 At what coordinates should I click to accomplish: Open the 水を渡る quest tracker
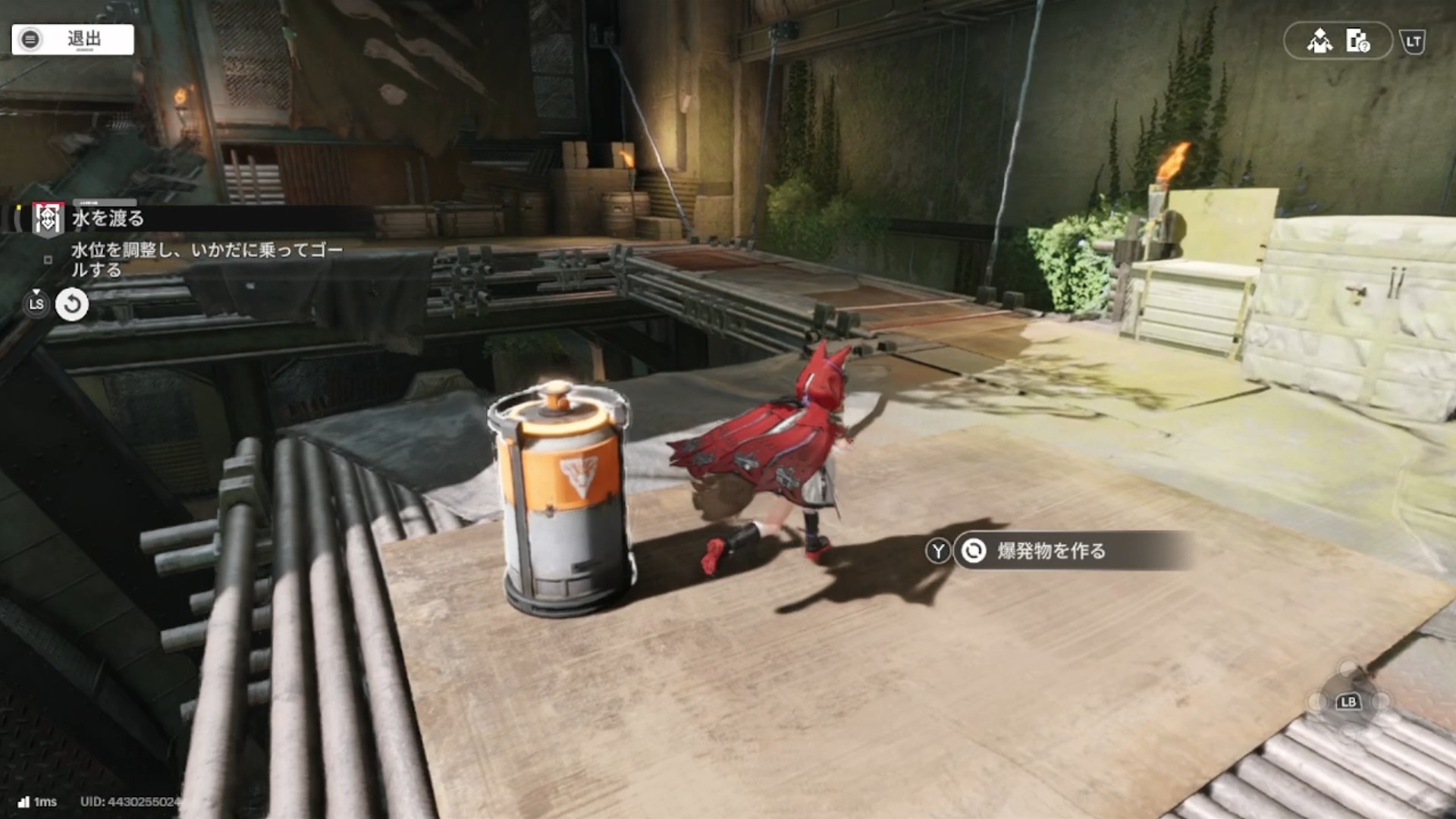[108, 218]
